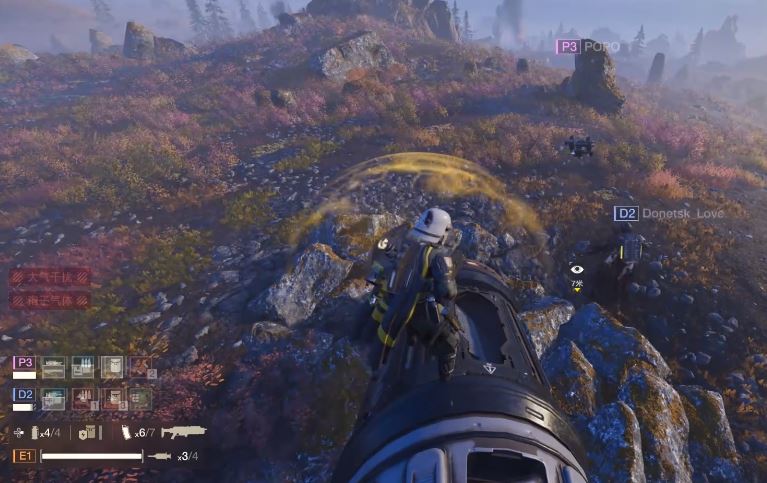
Task: Click the 大气干扰 red warning banner
Action: (x=50, y=276)
